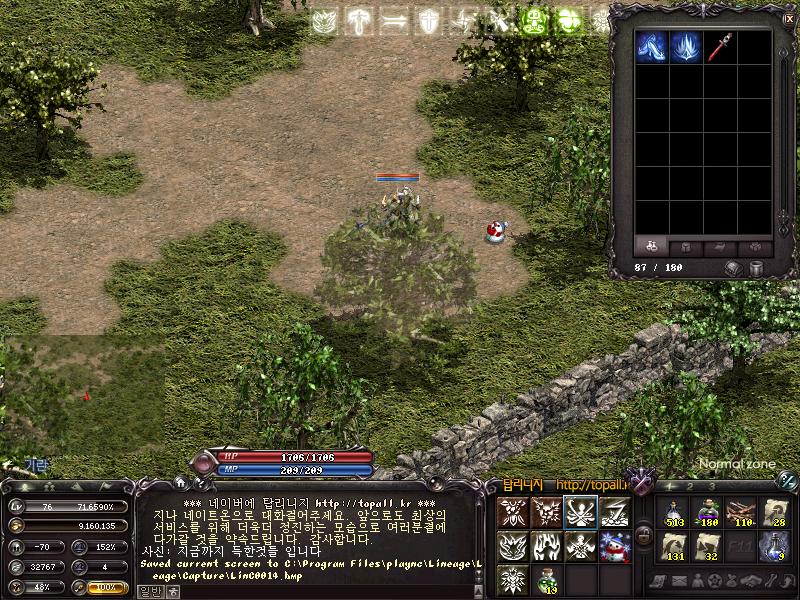Switch to the armor tab in inventory
The width and height of the screenshot is (800, 600).
click(686, 246)
